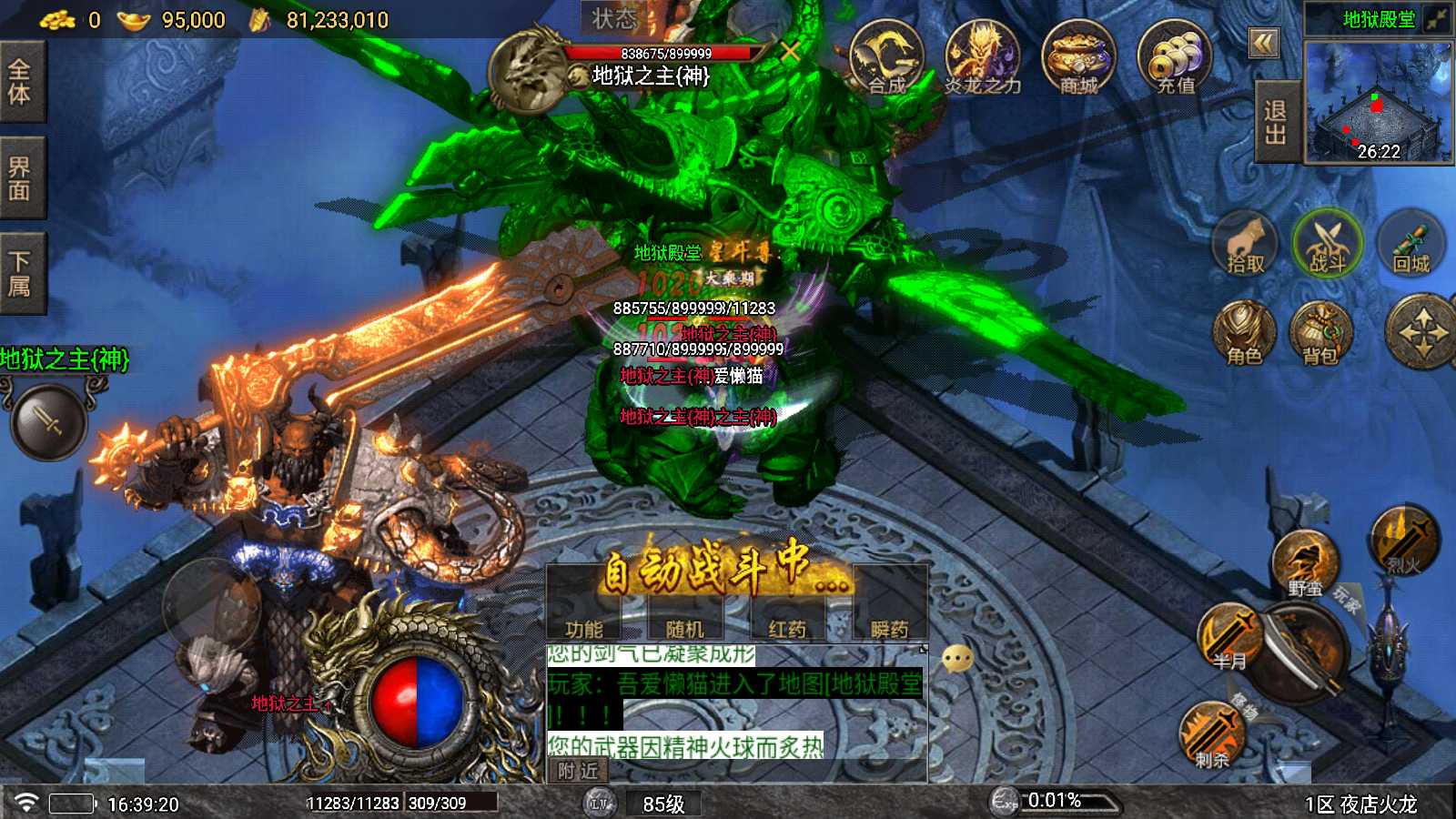Activate the 刺杀 assassinate skill
Image resolution: width=1456 pixels, height=819 pixels.
[x=1212, y=735]
